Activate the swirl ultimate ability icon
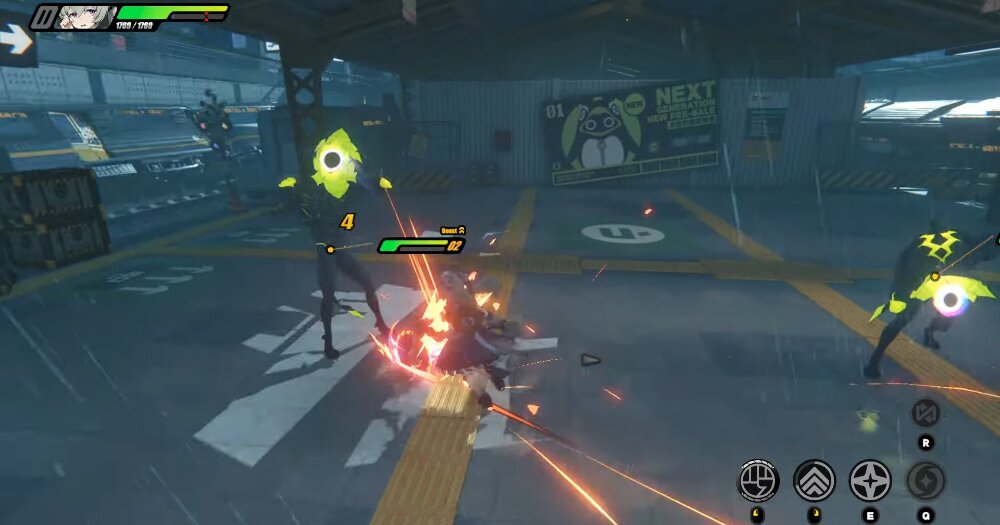 [x=926, y=481]
